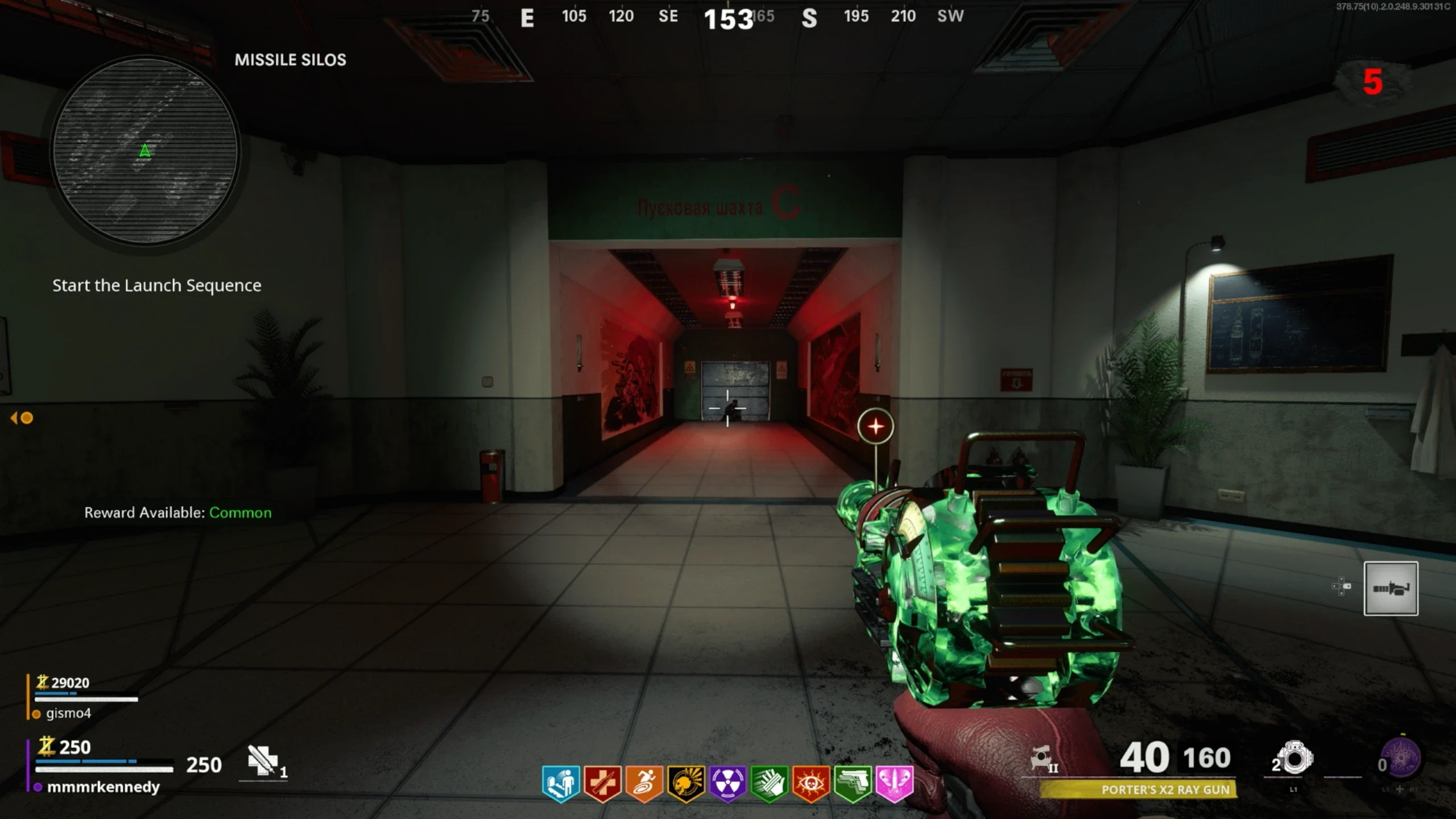
Task: Choose the Quick Revive perk icon
Action: [603, 783]
